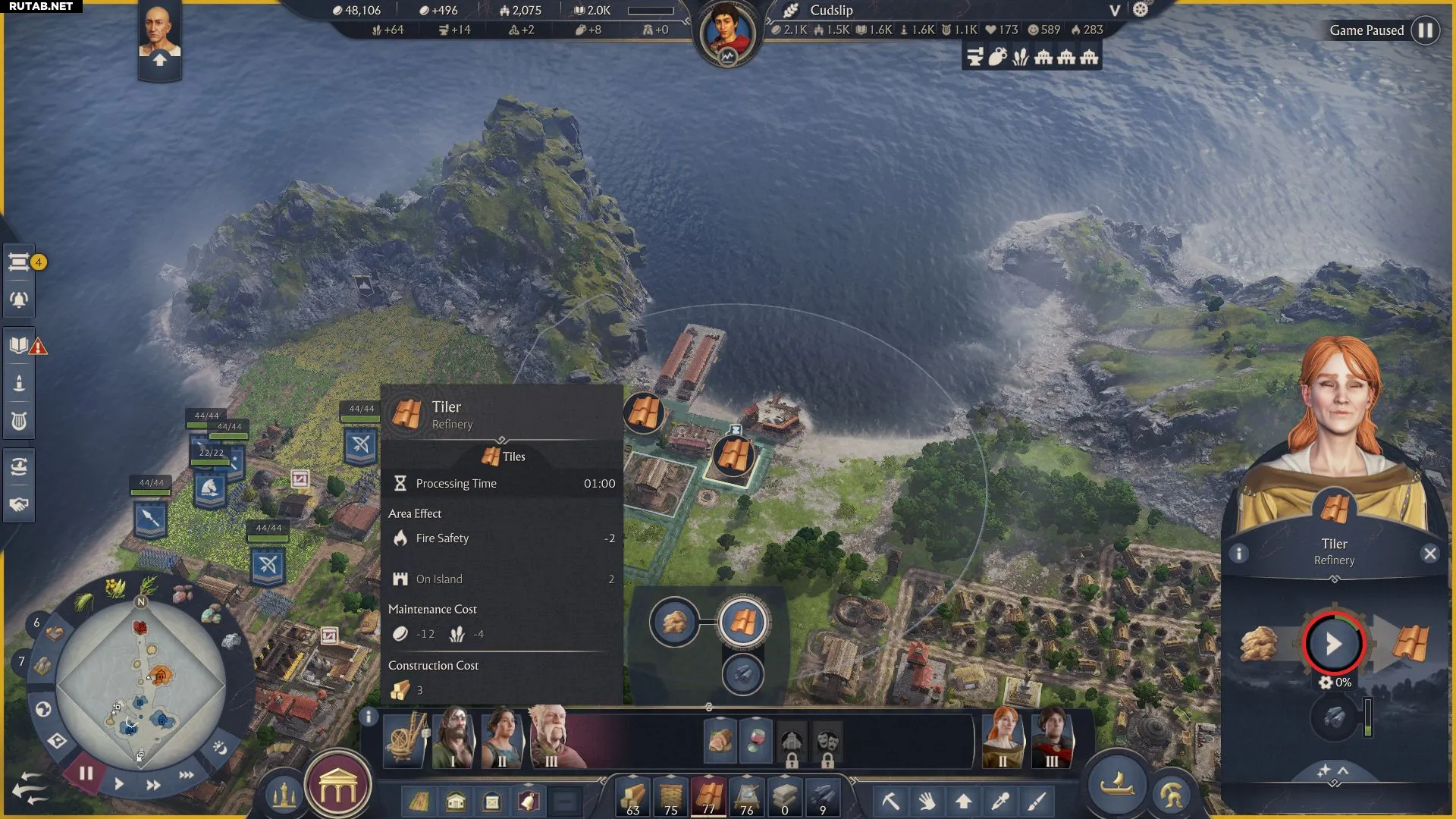Open the main building construction menu
Viewport: 1456px width, 819px height.
[338, 789]
